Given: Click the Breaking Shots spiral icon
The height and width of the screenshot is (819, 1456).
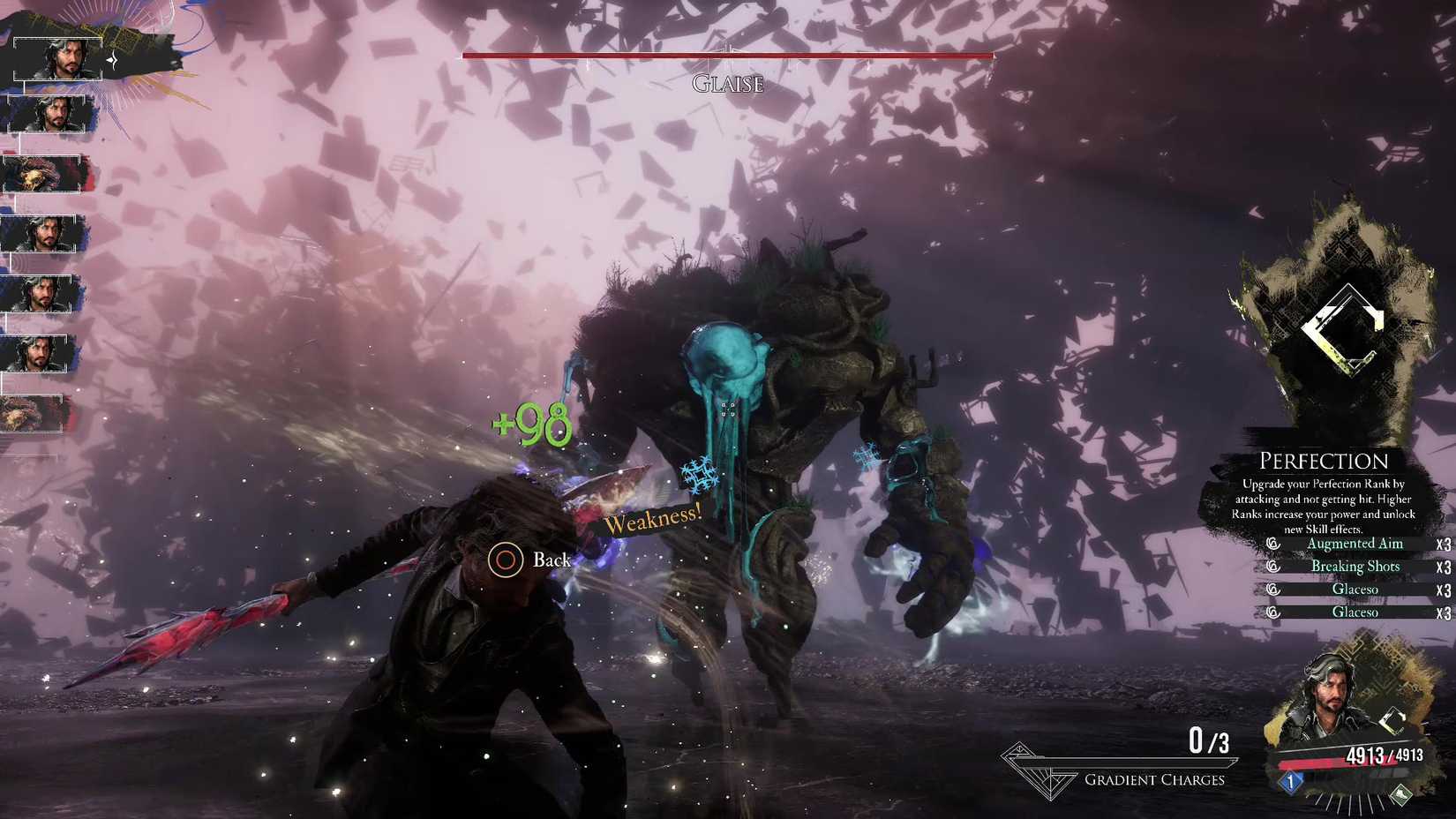Looking at the screenshot, I should click(x=1273, y=567).
